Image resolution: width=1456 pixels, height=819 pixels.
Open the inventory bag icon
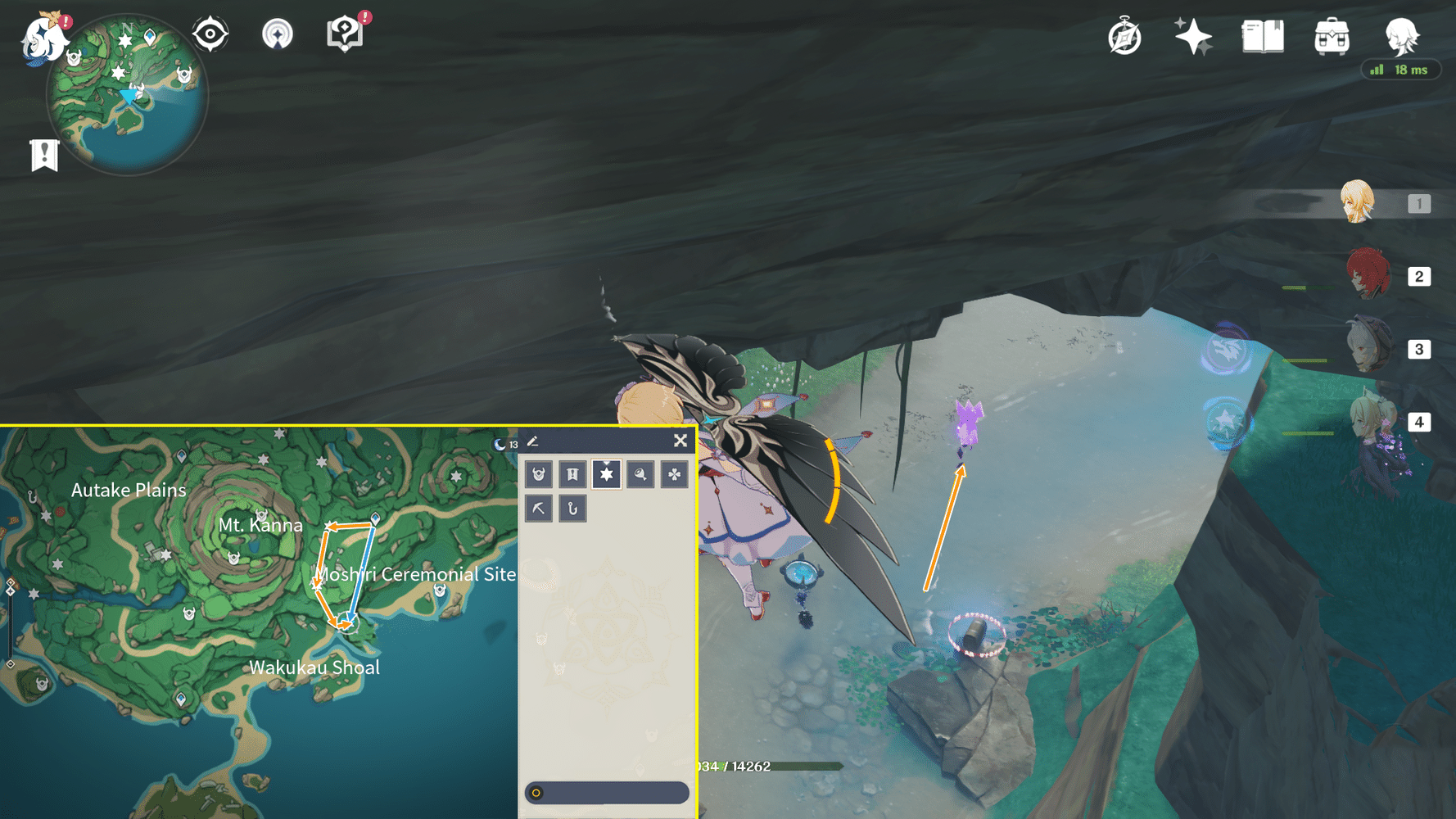[x=1332, y=36]
